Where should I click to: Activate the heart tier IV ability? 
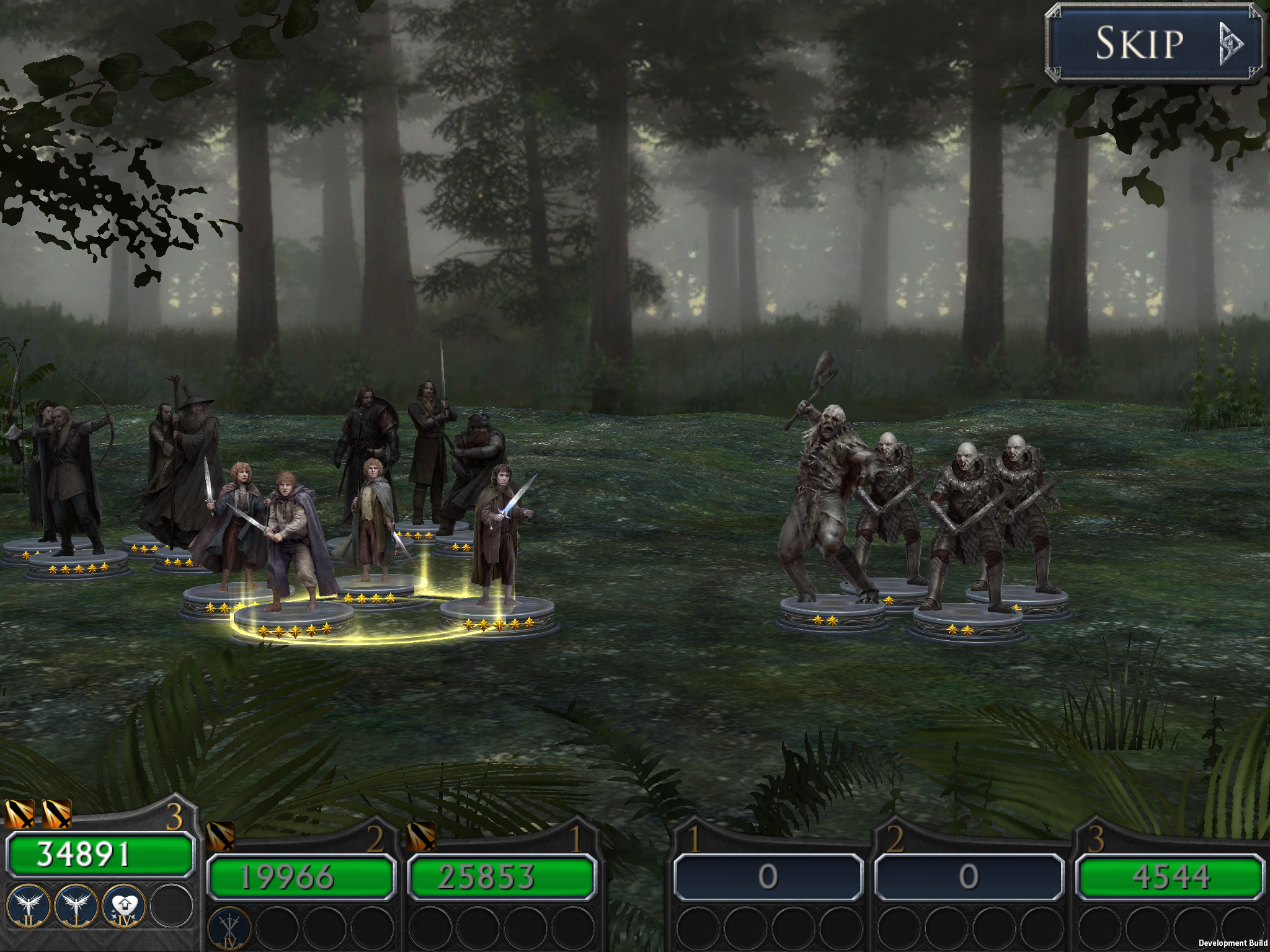click(x=124, y=906)
